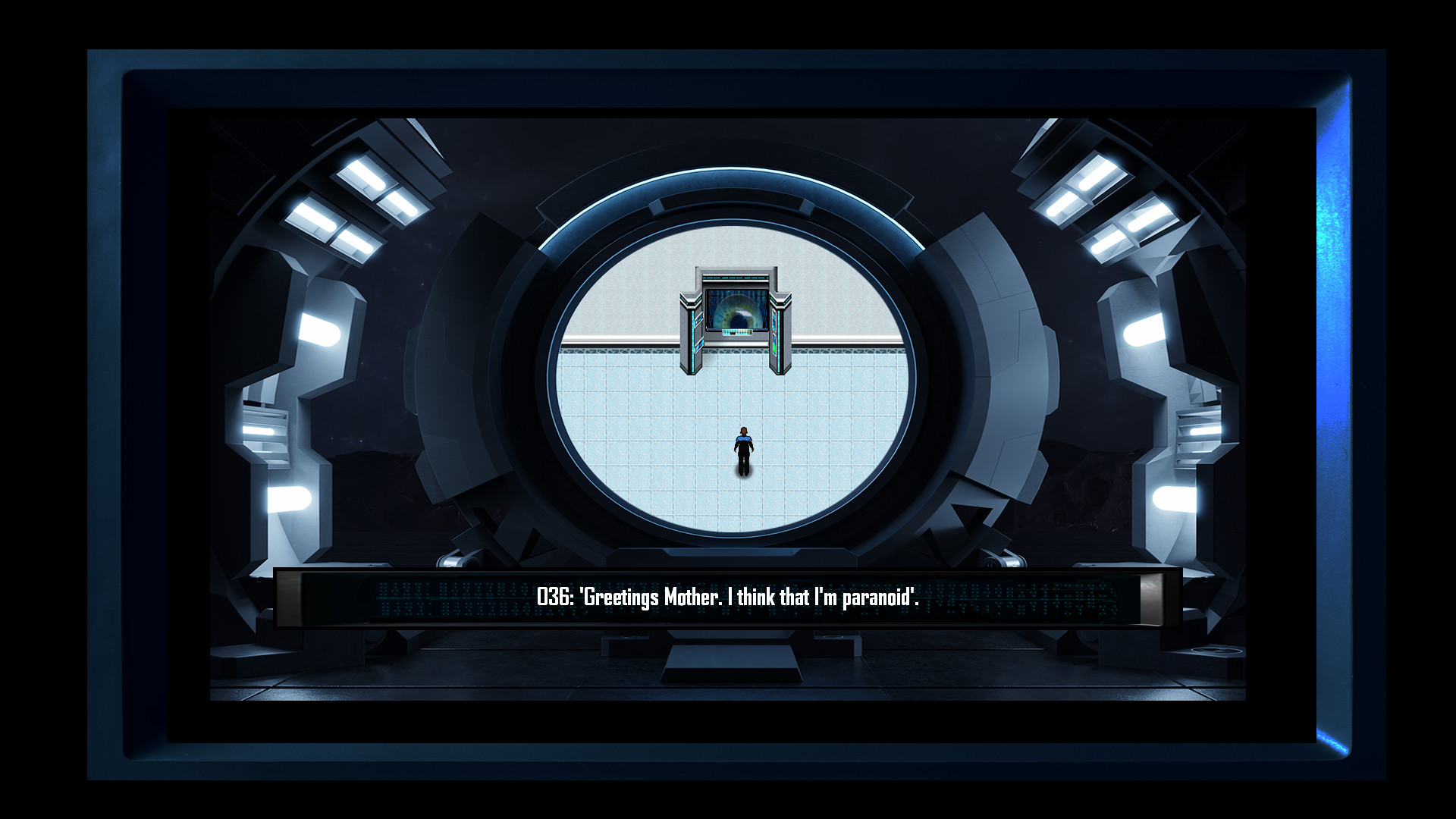Click the small console beneath the eye display
Viewport: 1456px width, 819px height.
click(737, 332)
